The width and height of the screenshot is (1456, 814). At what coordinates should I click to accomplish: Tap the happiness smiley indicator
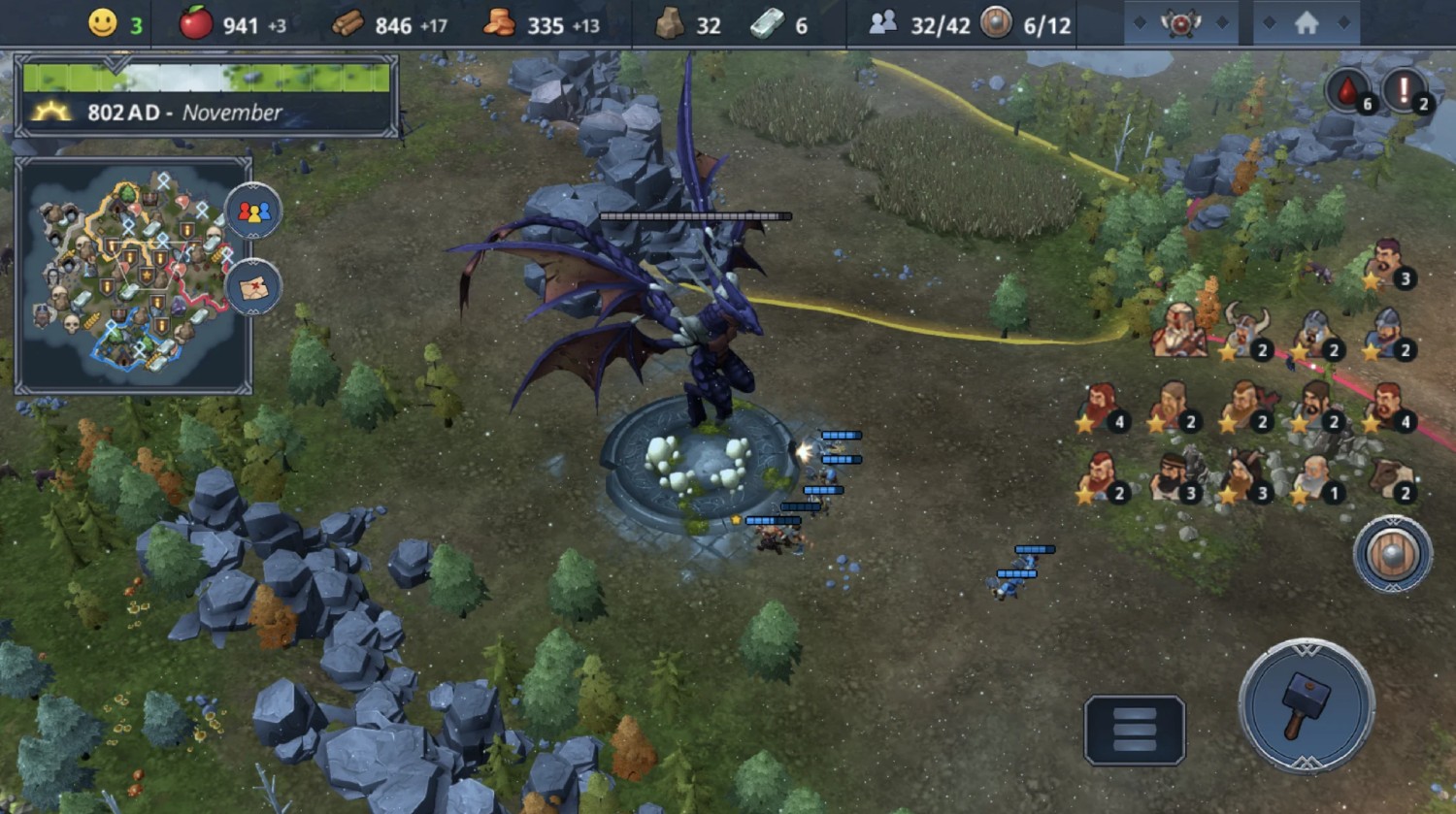coord(103,23)
